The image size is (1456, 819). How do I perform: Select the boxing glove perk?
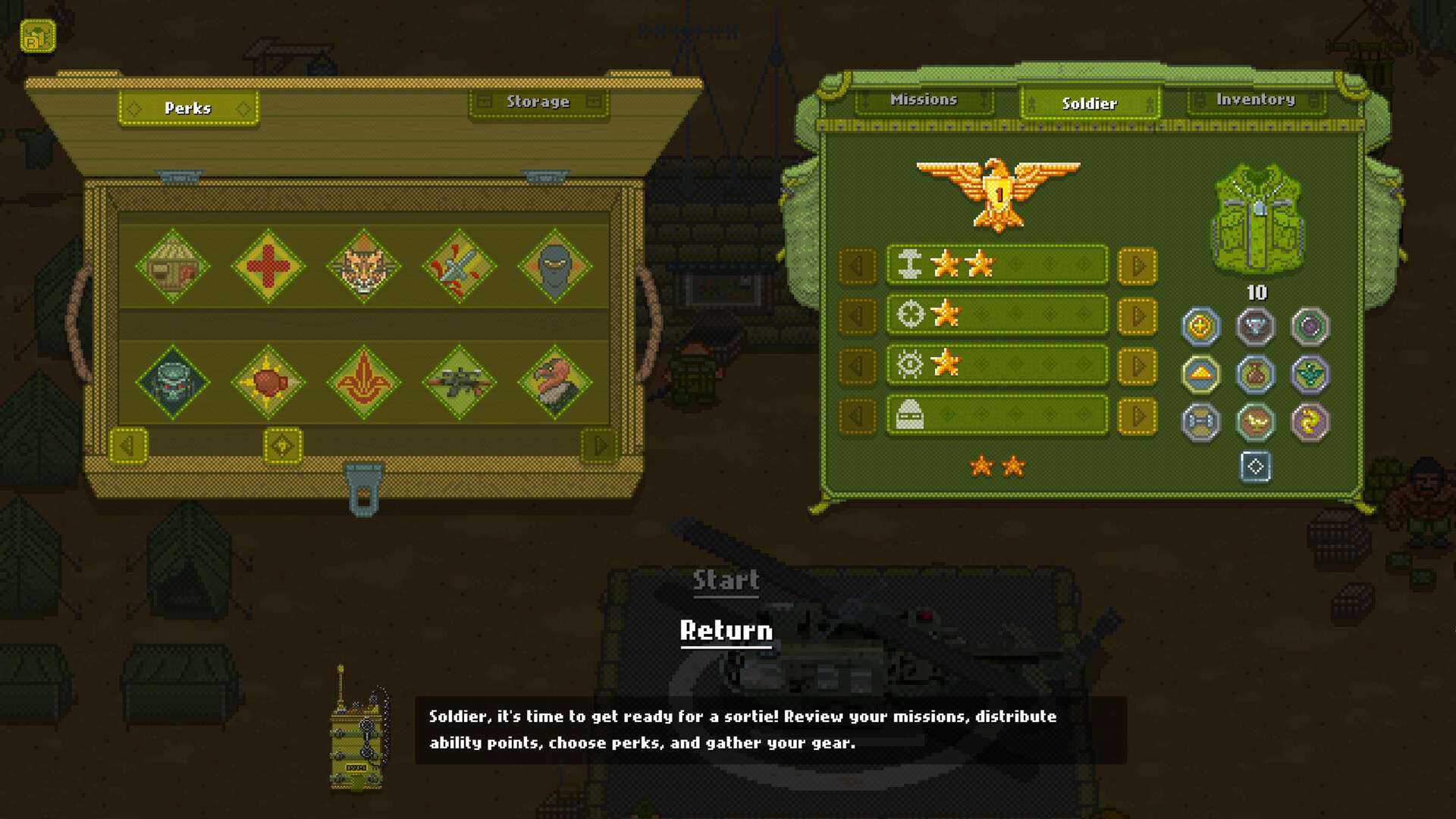tap(268, 382)
